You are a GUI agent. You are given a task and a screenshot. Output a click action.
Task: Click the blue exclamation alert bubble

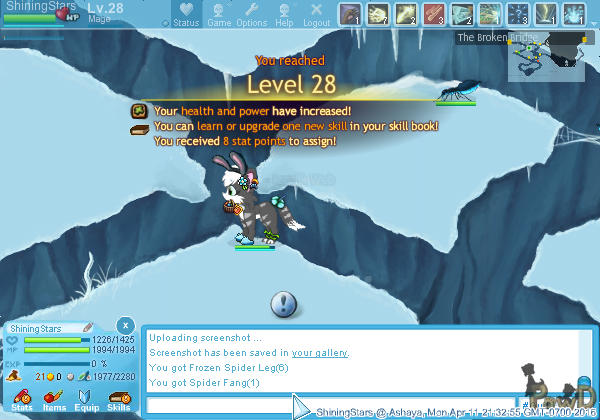pos(284,303)
